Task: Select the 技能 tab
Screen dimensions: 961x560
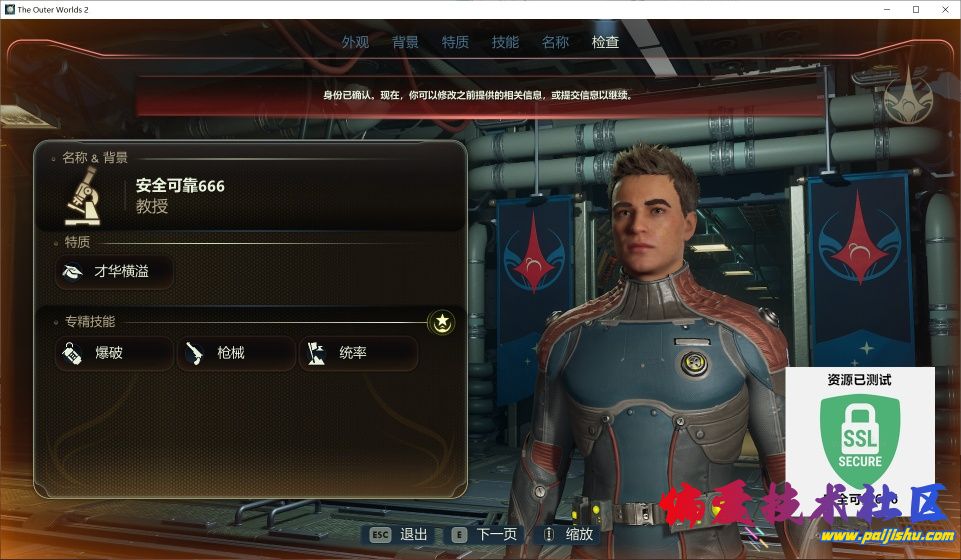Action: tap(505, 42)
